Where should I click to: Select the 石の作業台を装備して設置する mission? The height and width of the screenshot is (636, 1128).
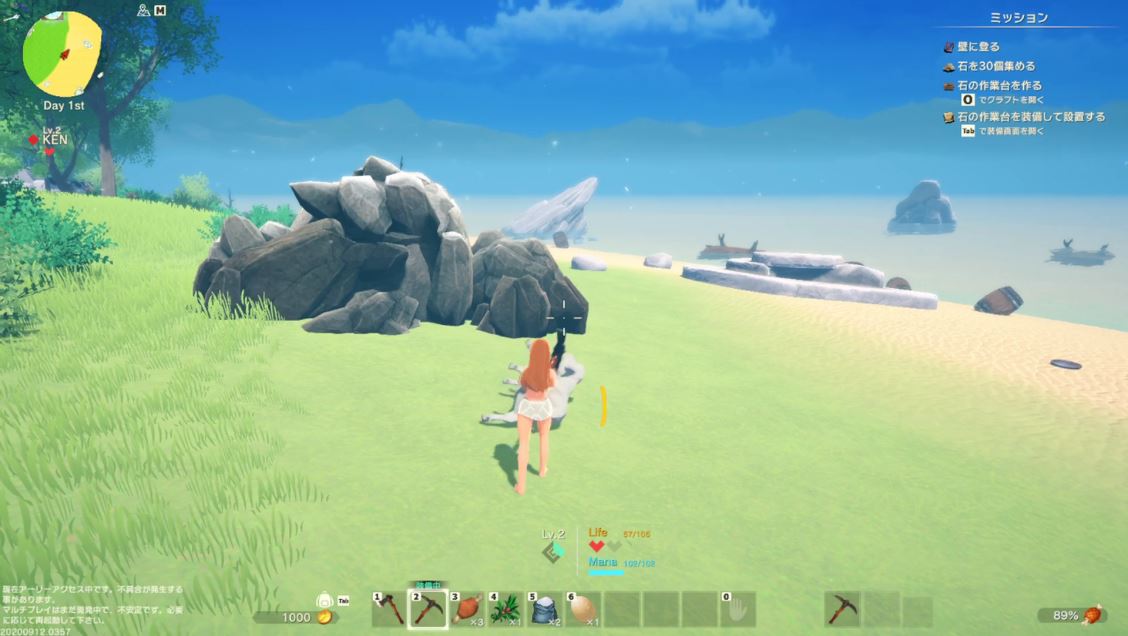pyautogui.click(x=1030, y=117)
